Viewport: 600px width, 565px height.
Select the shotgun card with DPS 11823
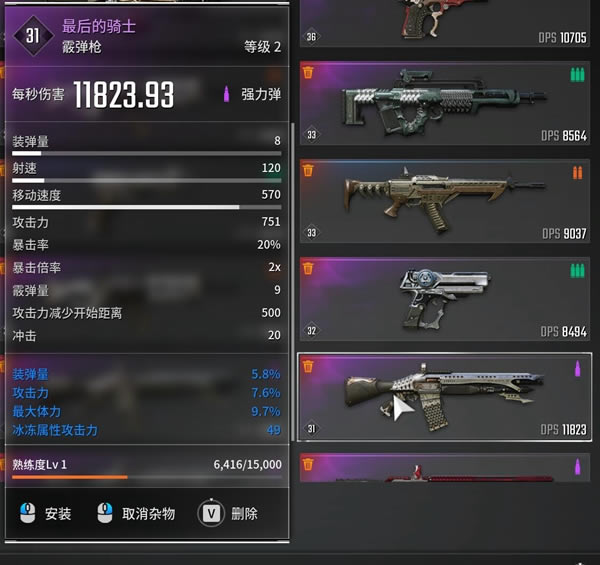[444, 397]
